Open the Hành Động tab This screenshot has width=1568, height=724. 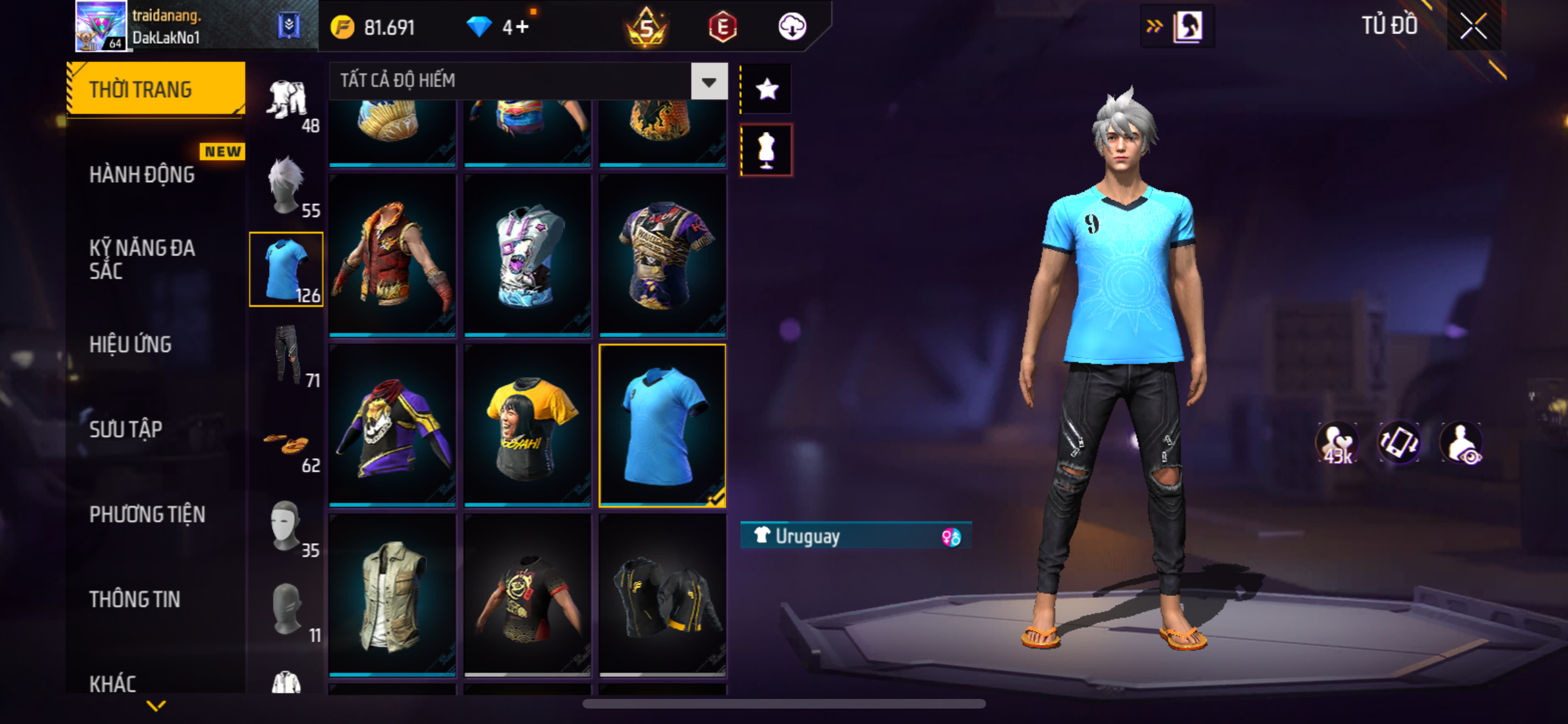[x=142, y=174]
